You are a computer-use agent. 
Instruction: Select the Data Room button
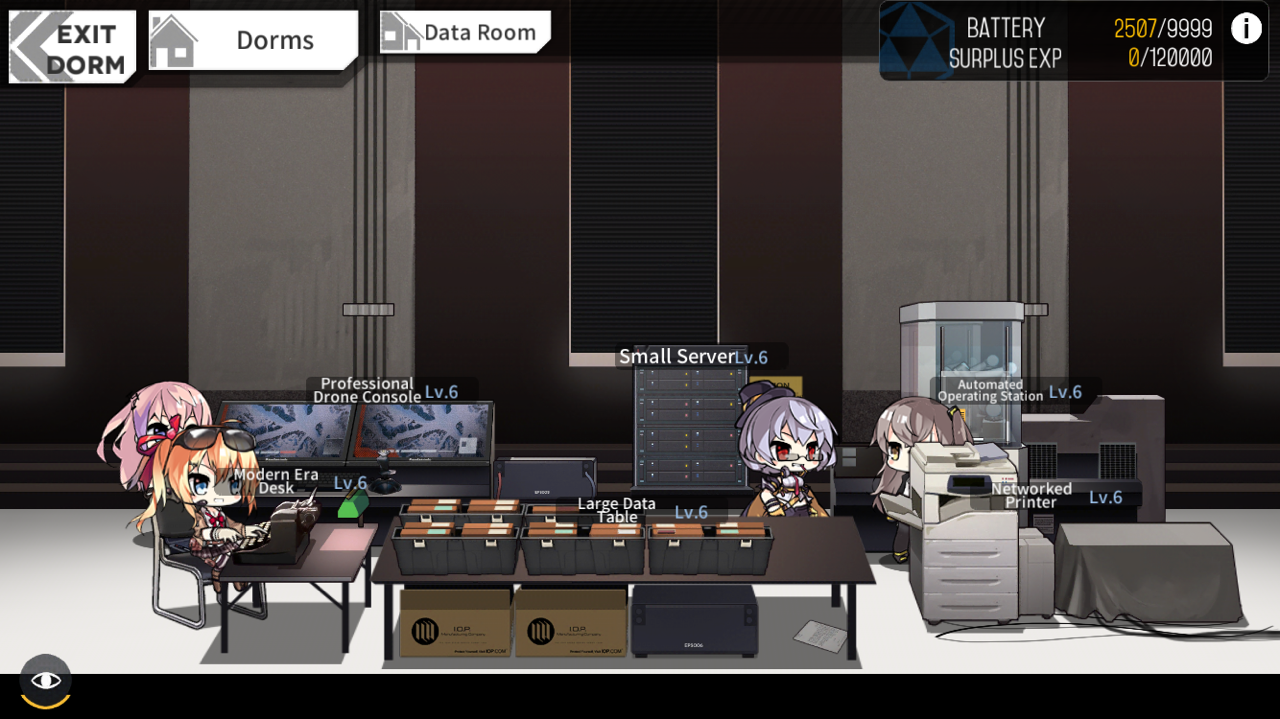465,33
